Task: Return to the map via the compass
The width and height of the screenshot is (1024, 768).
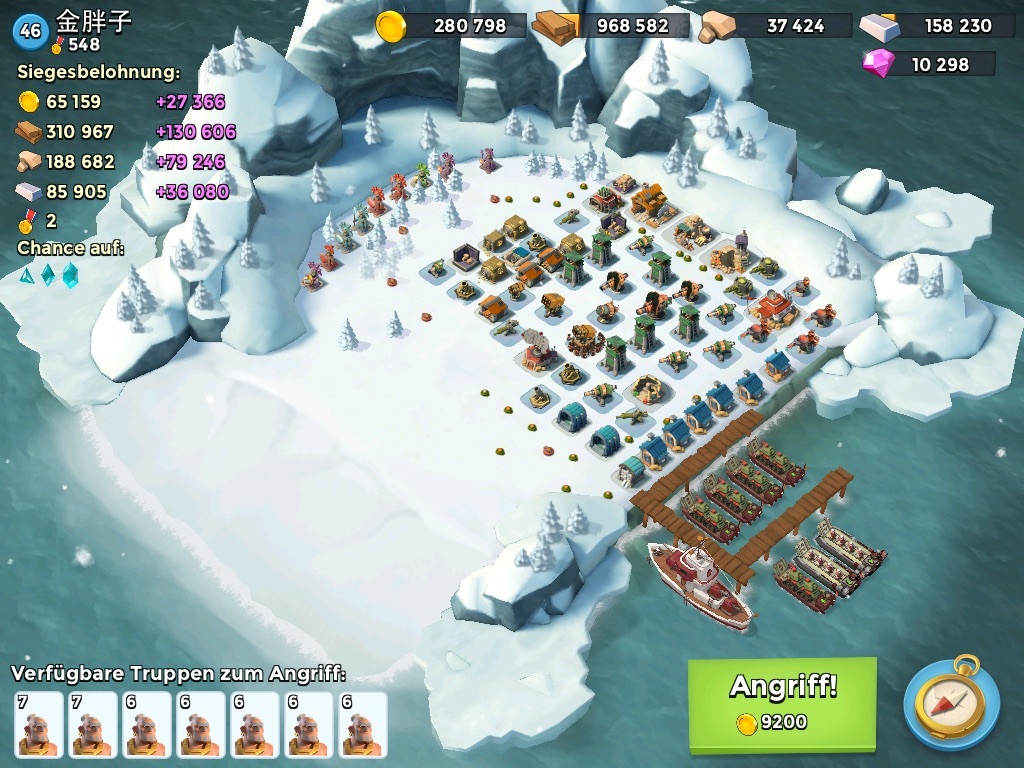Action: (951, 703)
